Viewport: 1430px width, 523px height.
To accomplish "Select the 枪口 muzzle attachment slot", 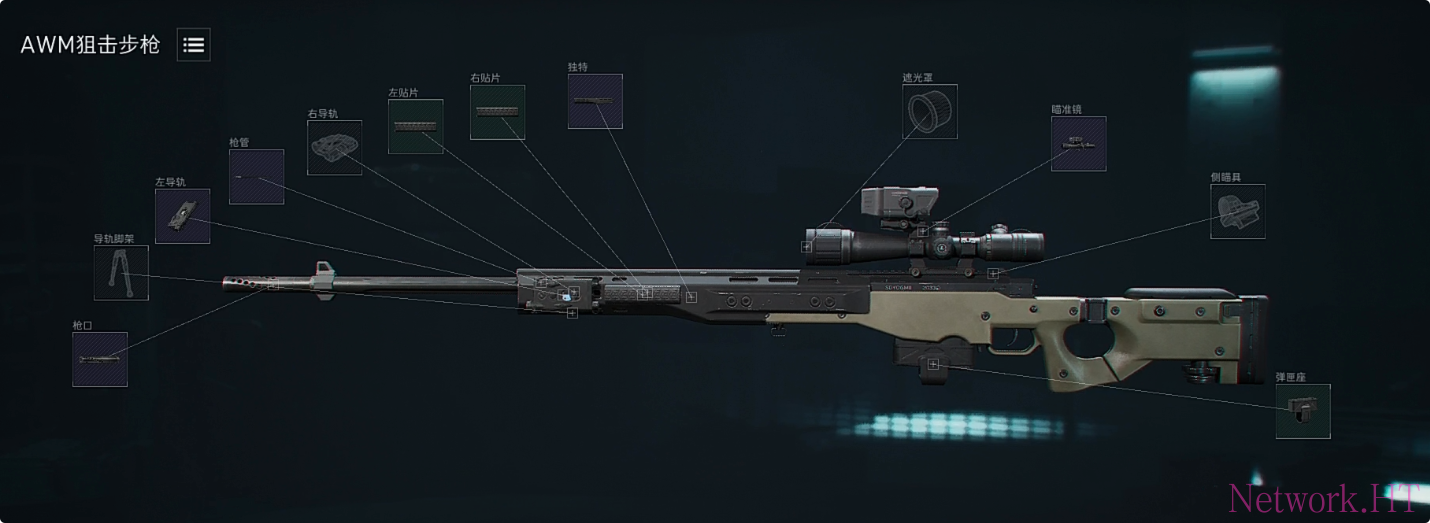I will click(x=100, y=359).
